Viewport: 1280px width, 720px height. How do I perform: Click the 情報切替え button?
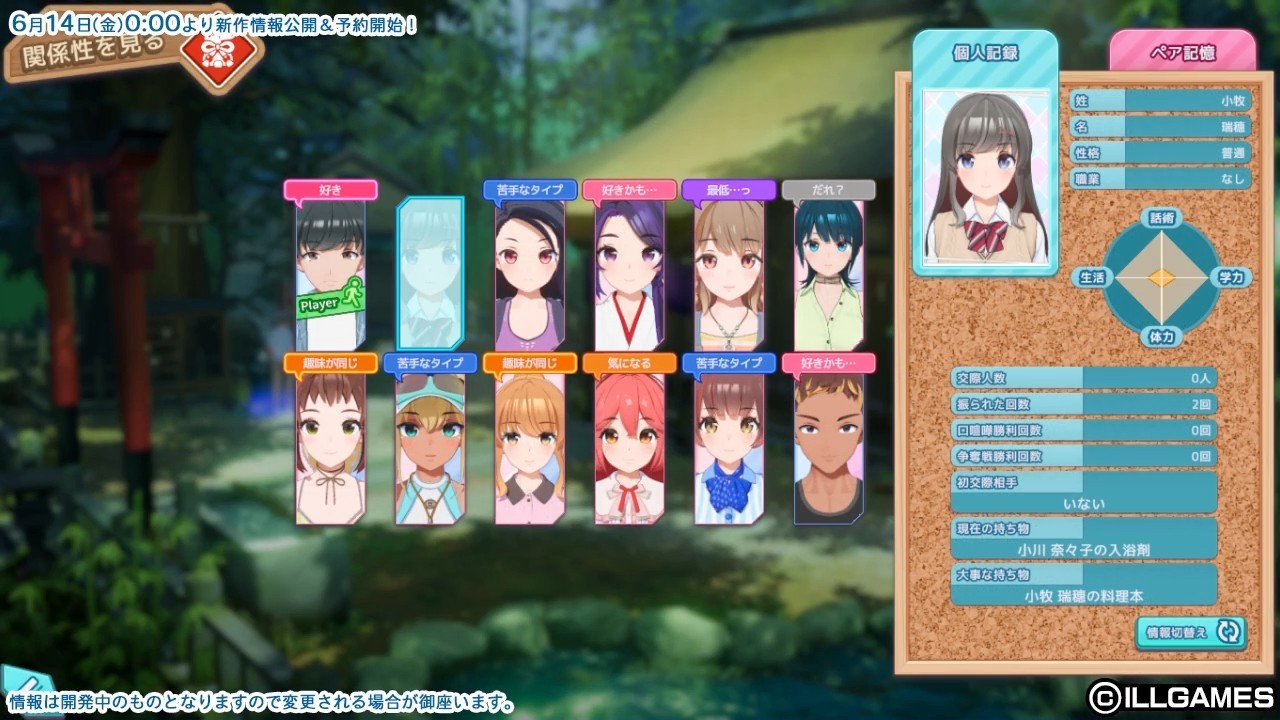click(x=1190, y=632)
